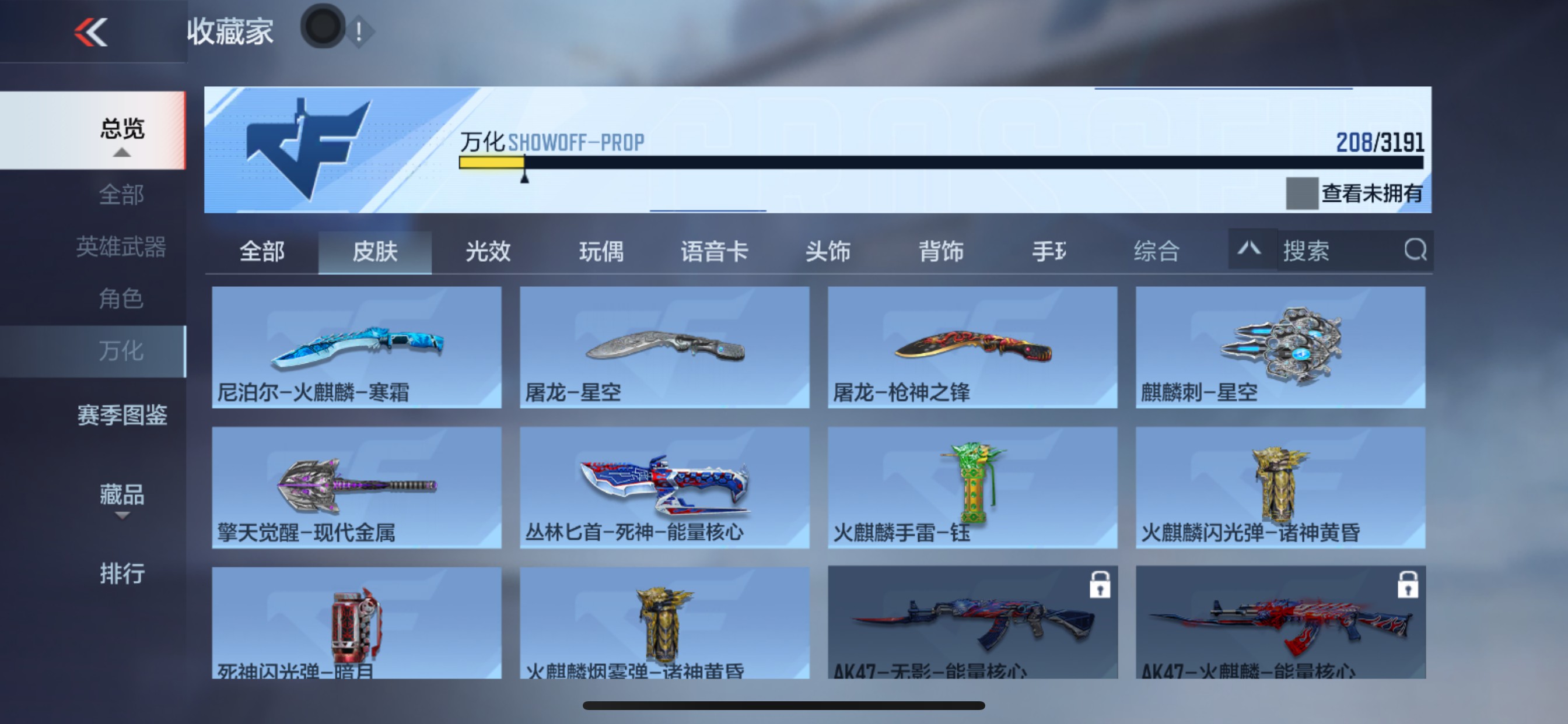This screenshot has width=1568, height=724.
Task: Switch to the 头饰 filter tab
Action: pos(829,251)
